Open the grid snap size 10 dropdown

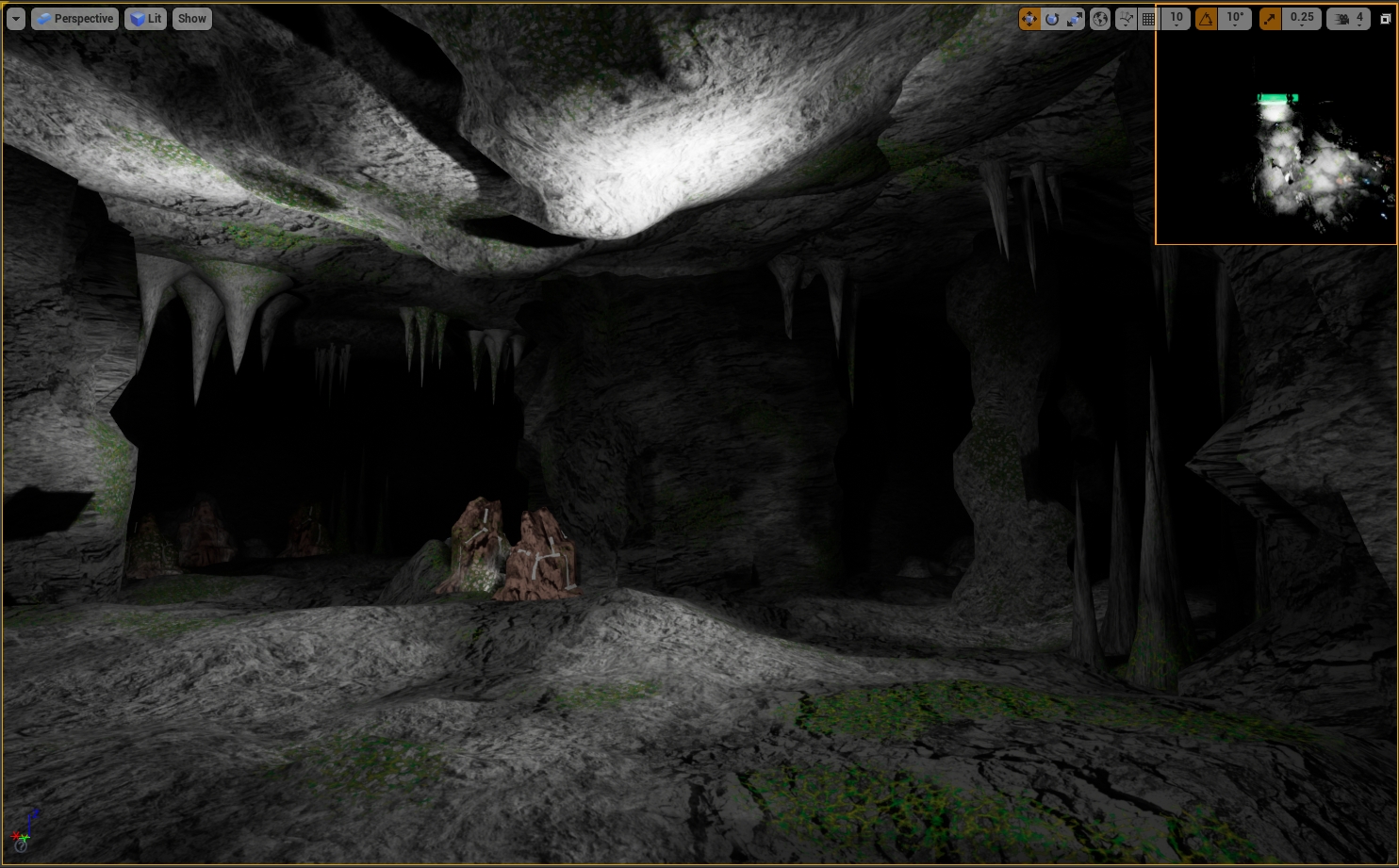coord(1177,19)
